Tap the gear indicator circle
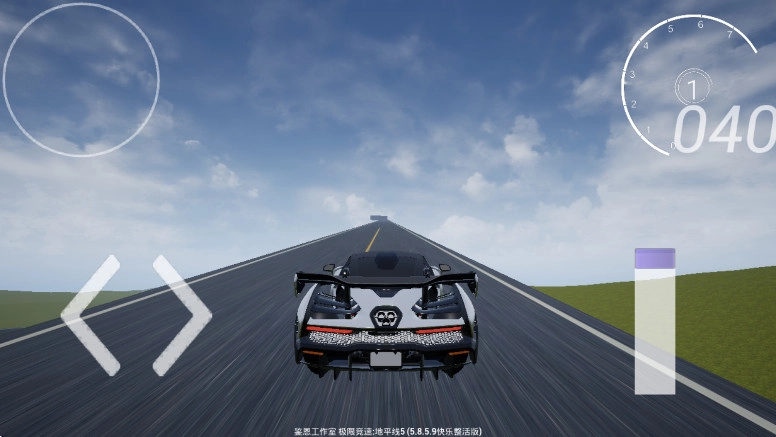 [x=691, y=89]
